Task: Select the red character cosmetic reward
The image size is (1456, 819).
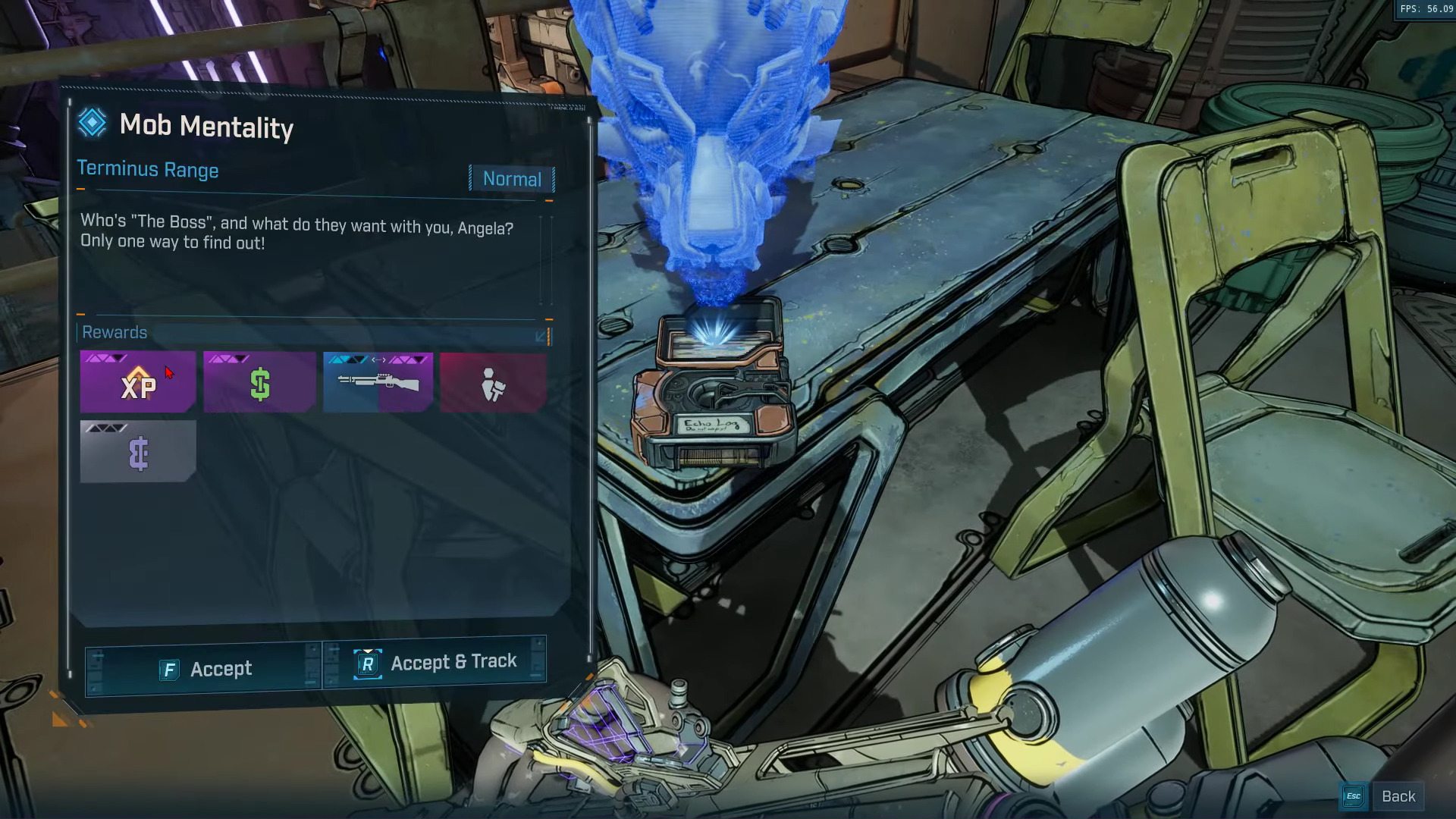Action: [x=493, y=382]
